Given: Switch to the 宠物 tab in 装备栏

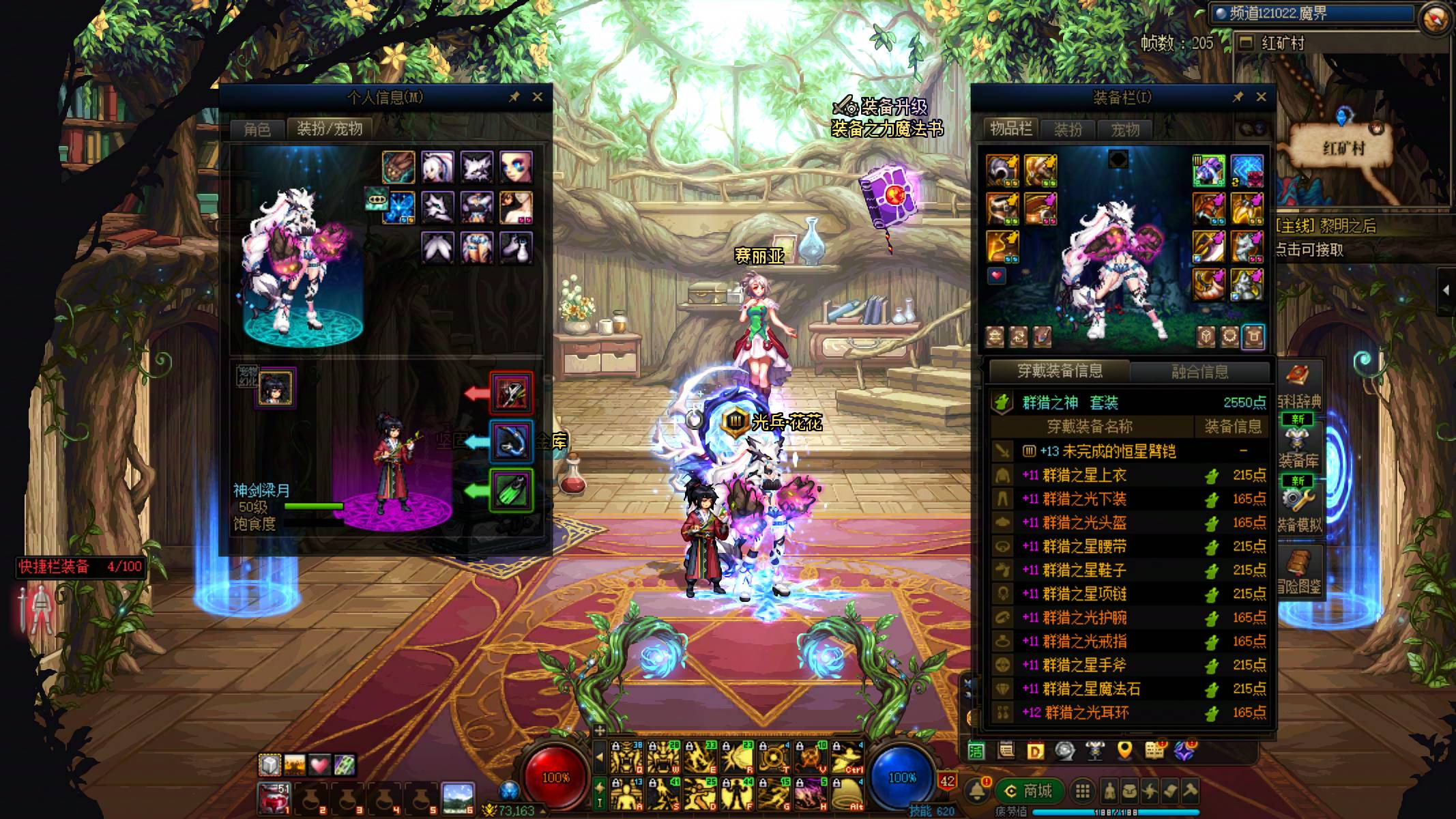Looking at the screenshot, I should tap(1125, 130).
